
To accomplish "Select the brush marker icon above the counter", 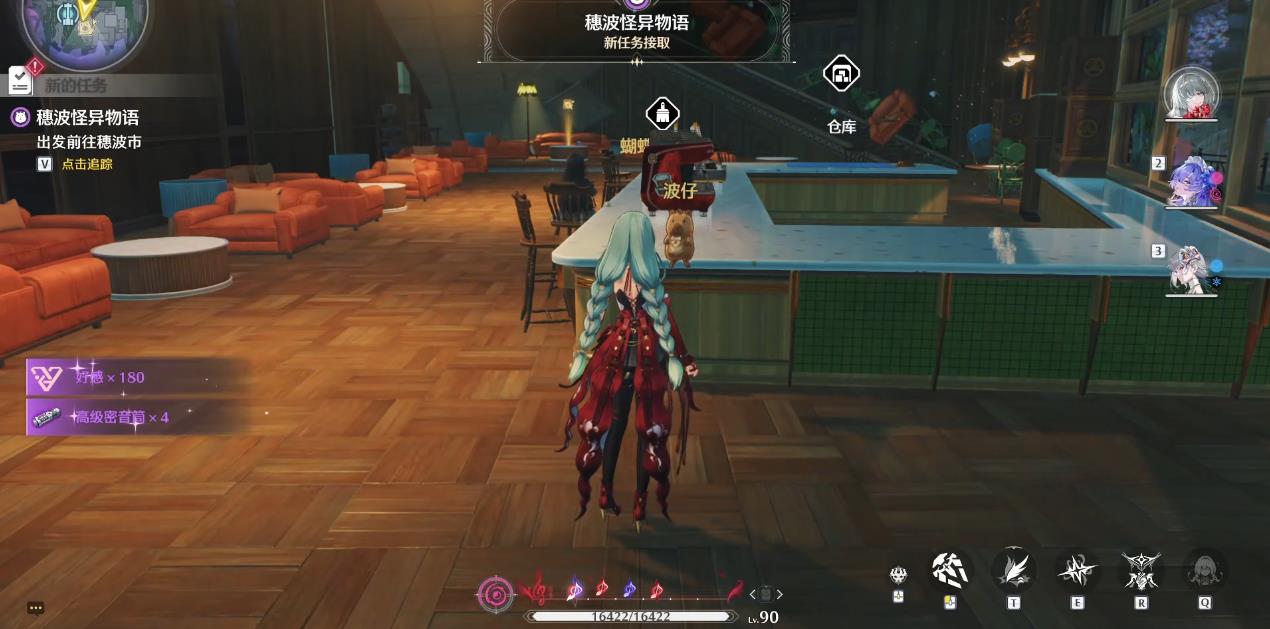I will click(x=662, y=114).
